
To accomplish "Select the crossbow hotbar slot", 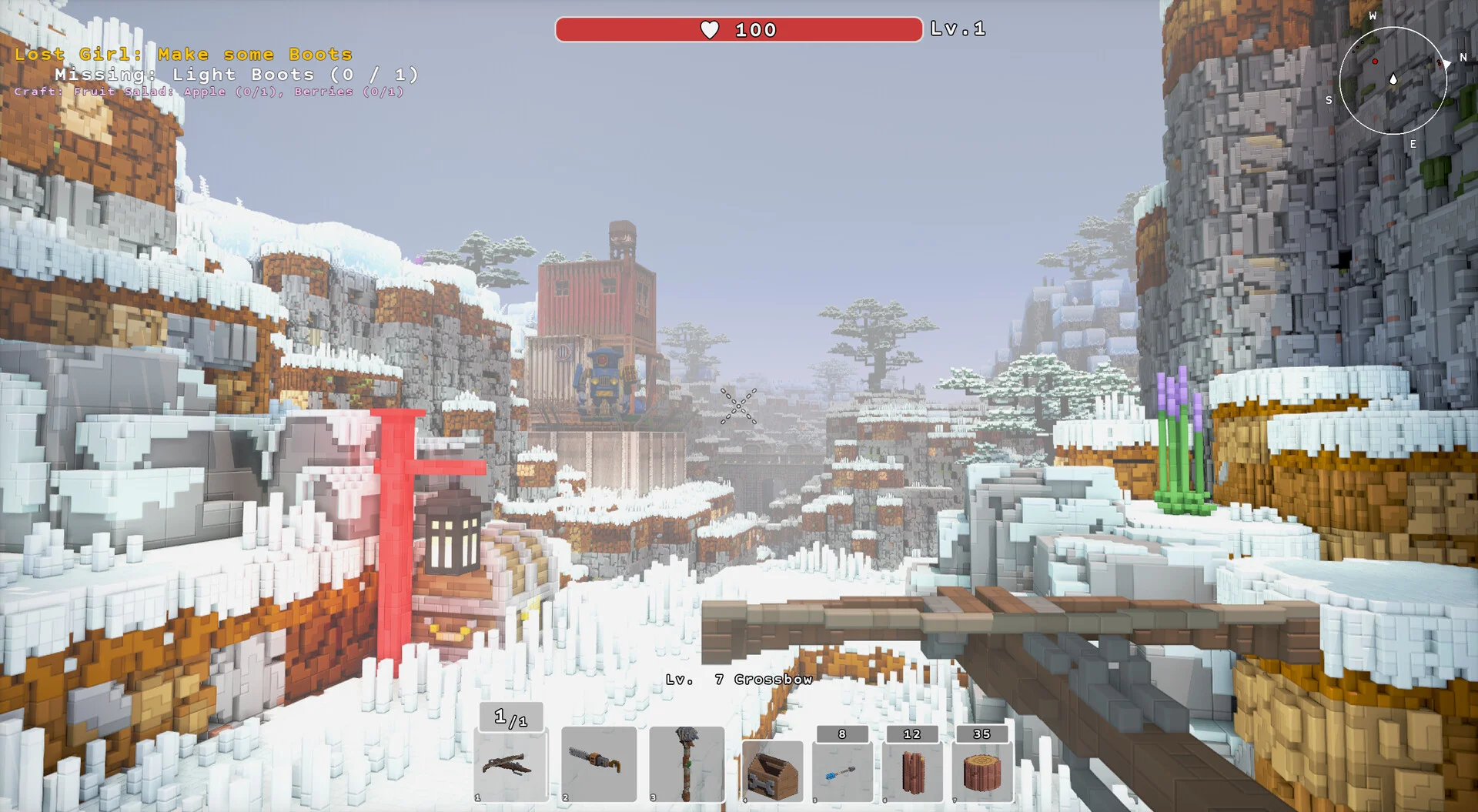I will click(510, 766).
